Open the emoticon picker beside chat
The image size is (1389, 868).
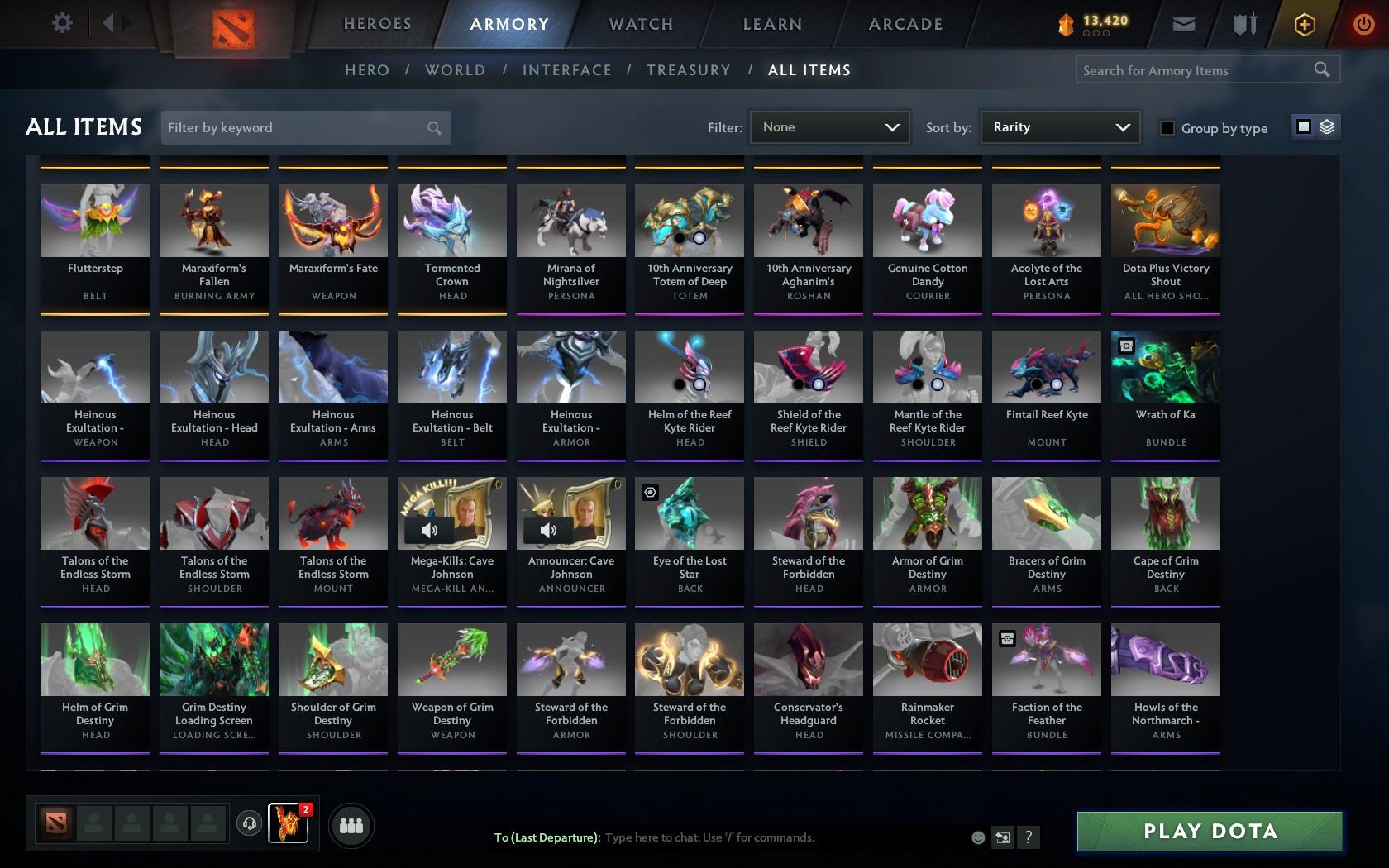[x=978, y=837]
